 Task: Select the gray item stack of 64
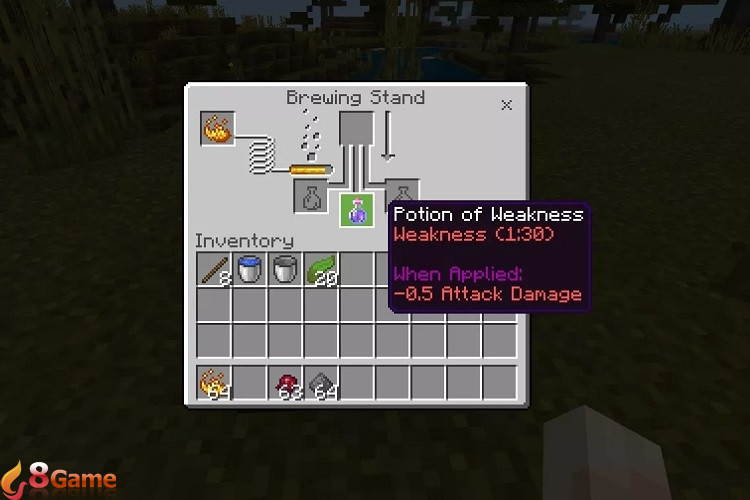tap(321, 383)
